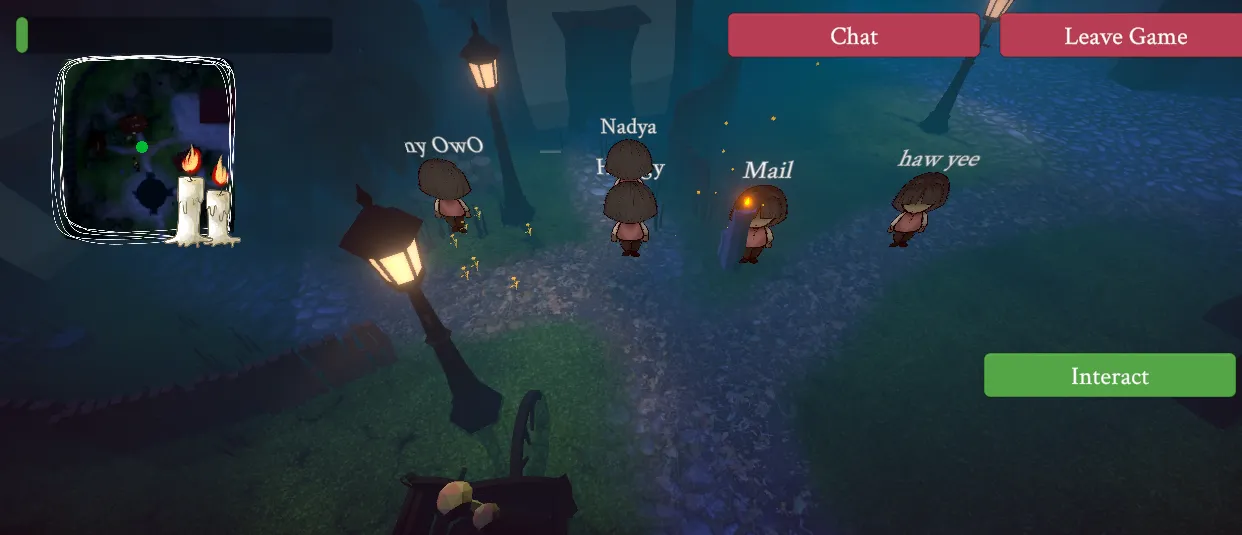This screenshot has width=1242, height=535.
Task: Click the Leave Game button
Action: [1124, 36]
